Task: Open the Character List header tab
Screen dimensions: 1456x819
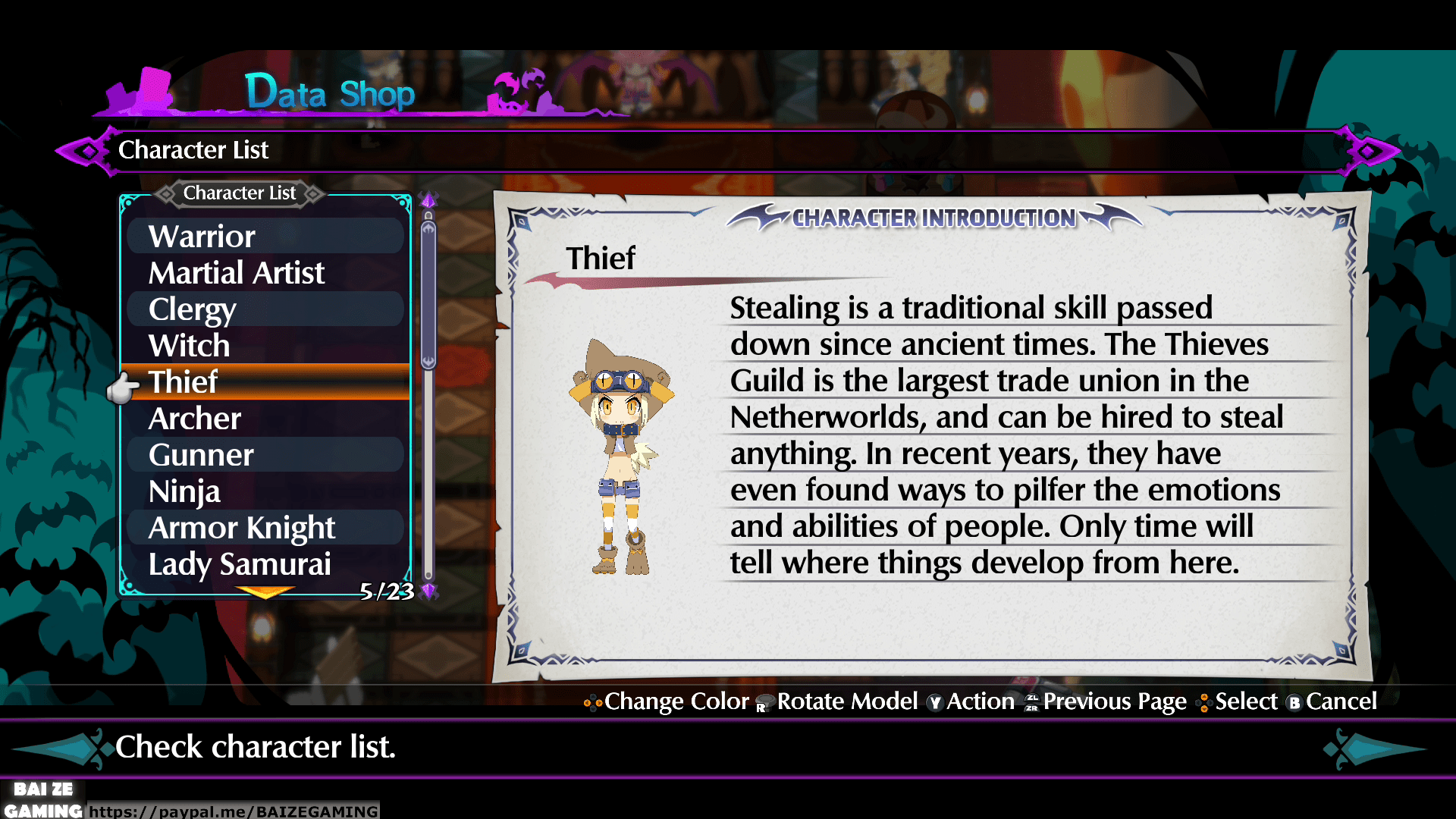Action: point(239,193)
